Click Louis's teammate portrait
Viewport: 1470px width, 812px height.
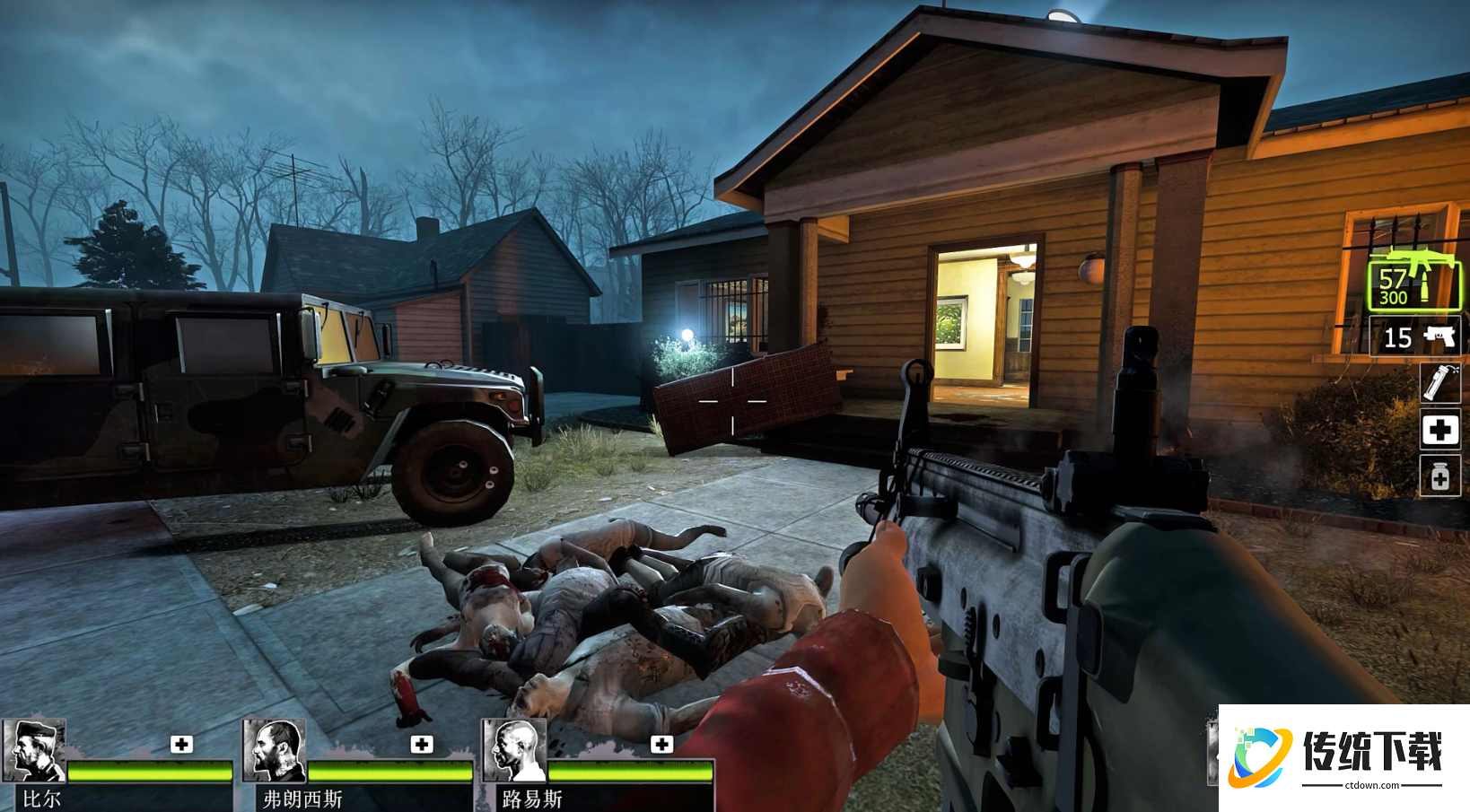515,751
